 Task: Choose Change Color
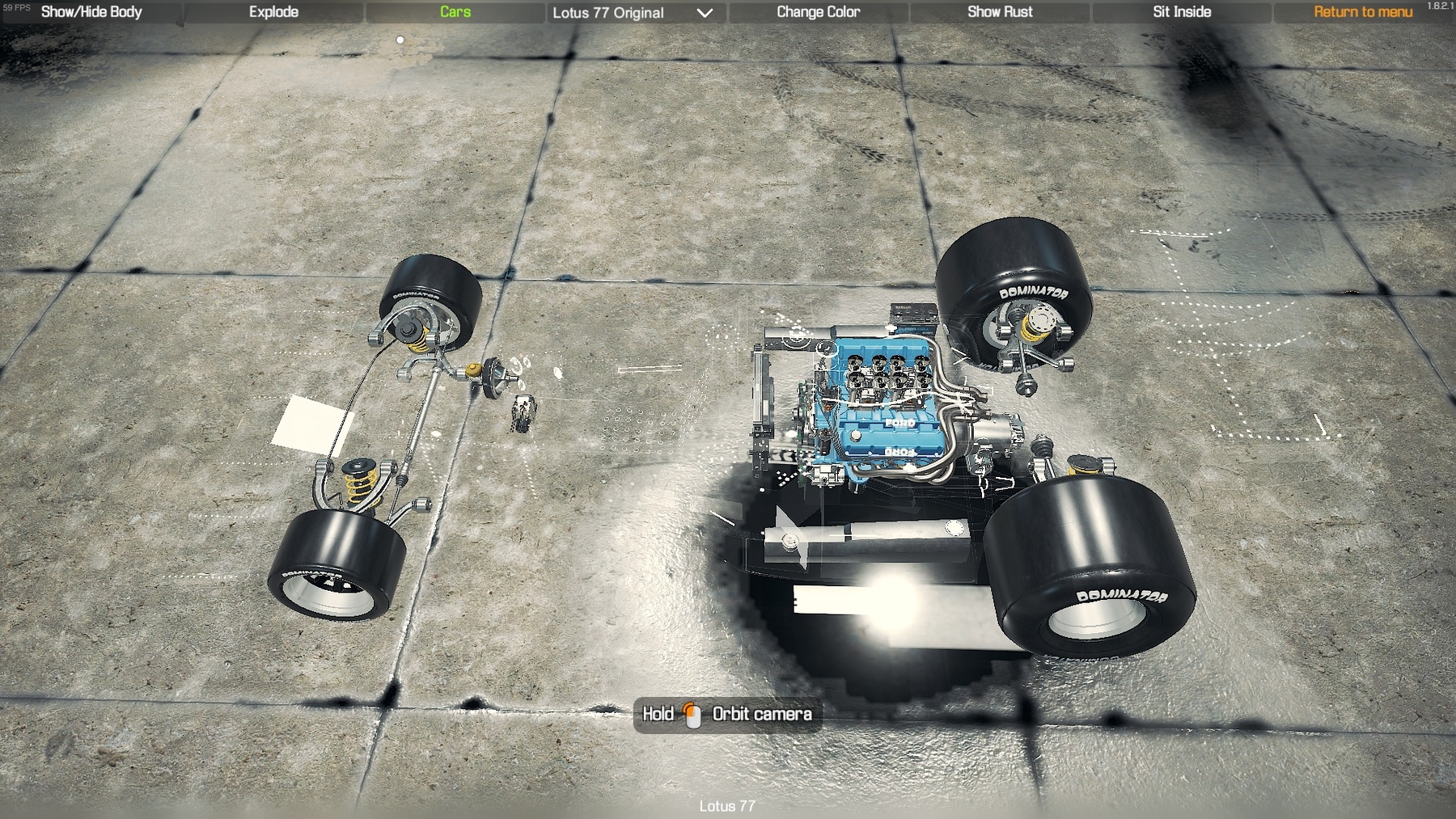tap(818, 12)
